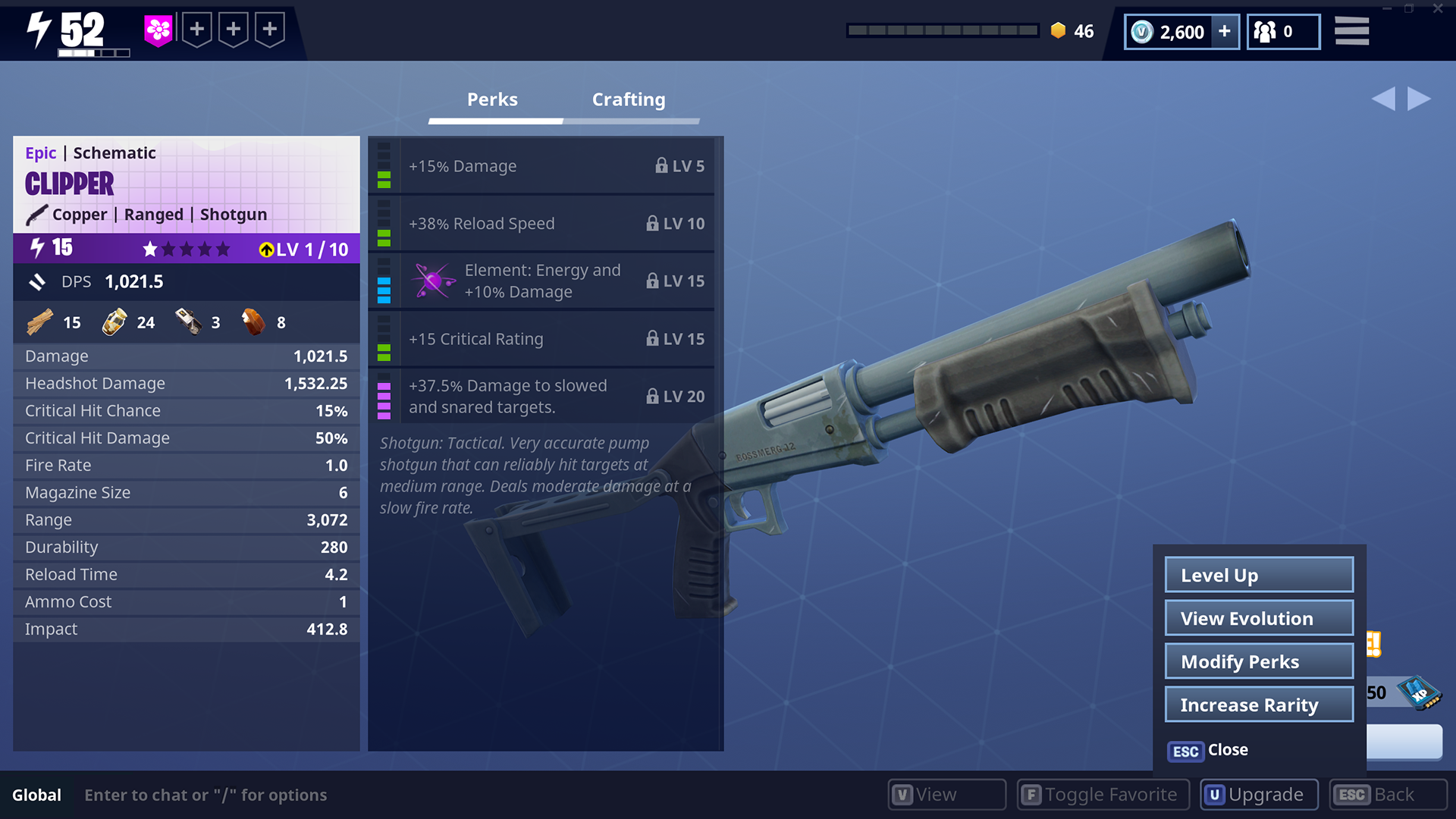
Task: Click the experience progress bar
Action: 943,30
